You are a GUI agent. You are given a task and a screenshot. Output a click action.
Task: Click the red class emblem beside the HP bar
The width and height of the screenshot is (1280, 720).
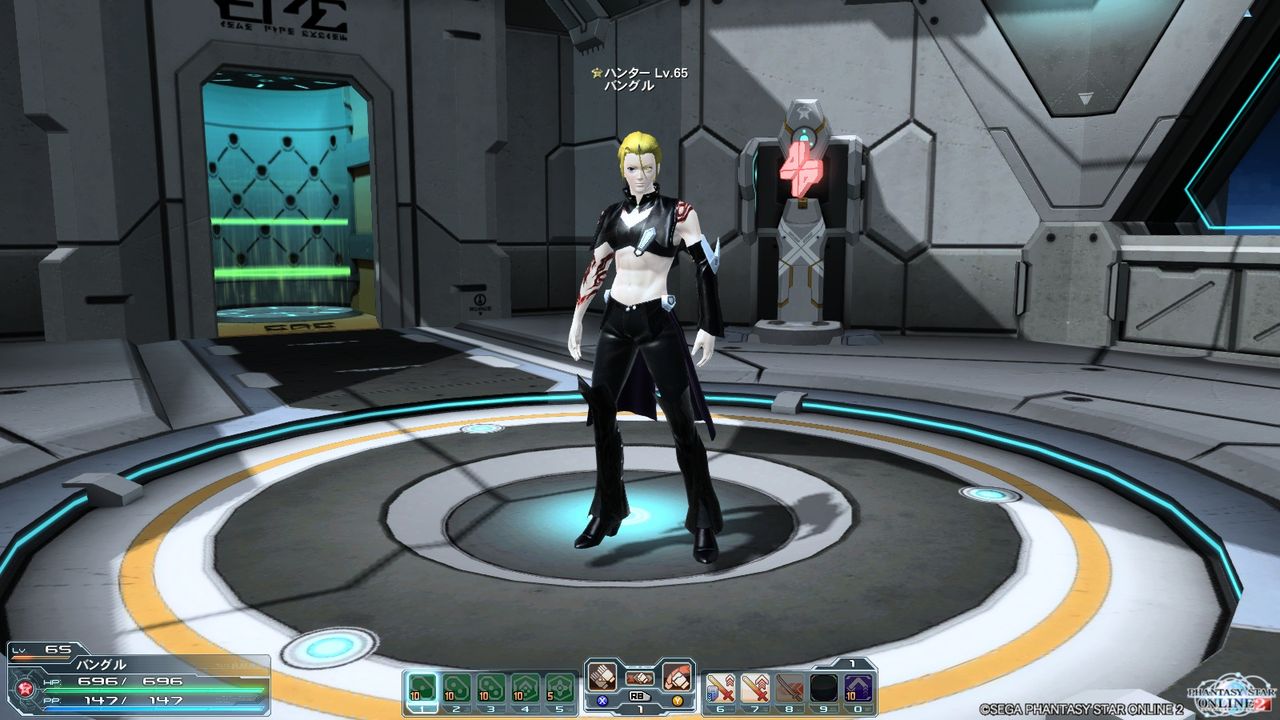click(x=23, y=687)
